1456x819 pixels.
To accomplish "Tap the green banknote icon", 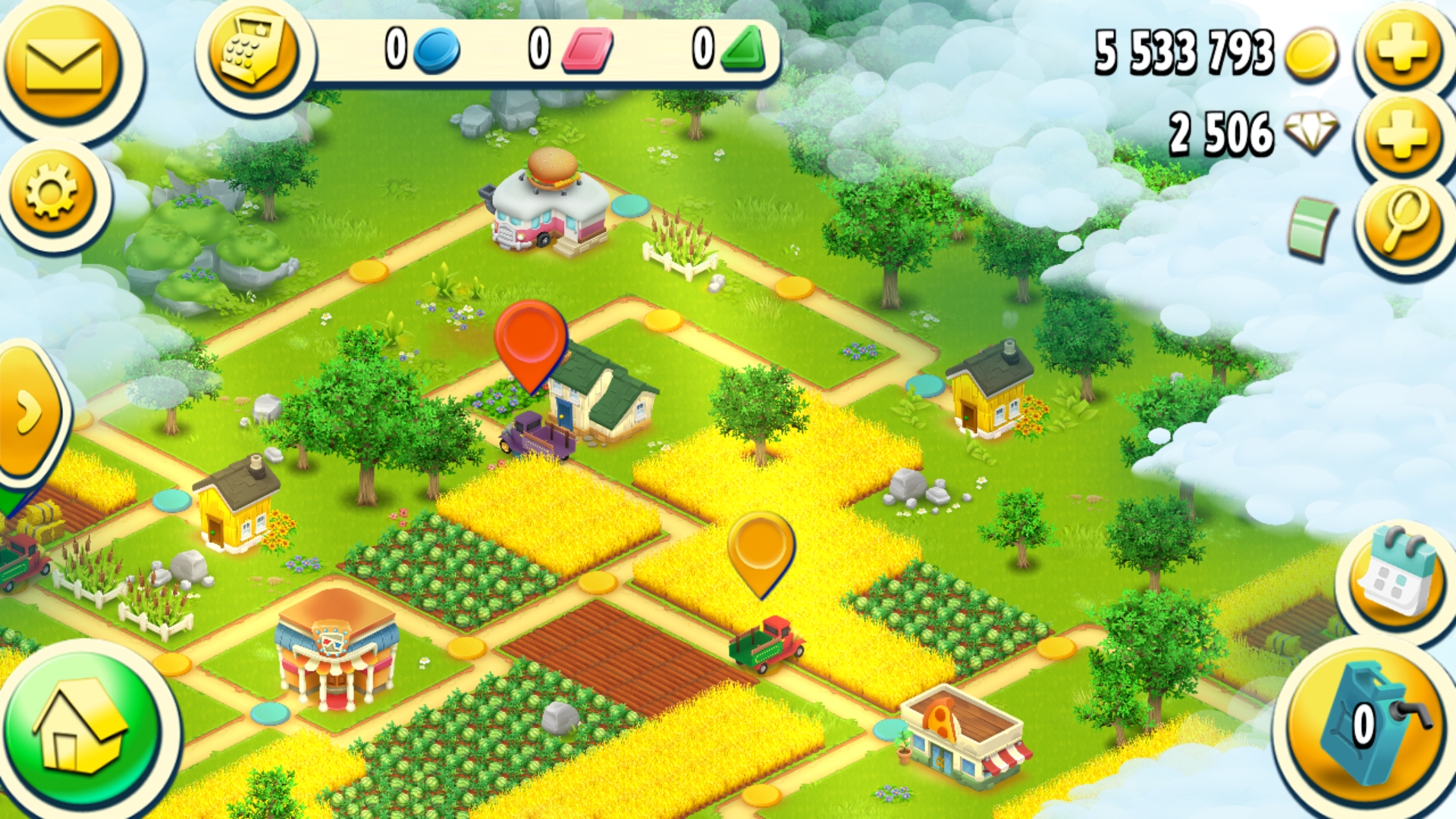I will (x=1312, y=227).
